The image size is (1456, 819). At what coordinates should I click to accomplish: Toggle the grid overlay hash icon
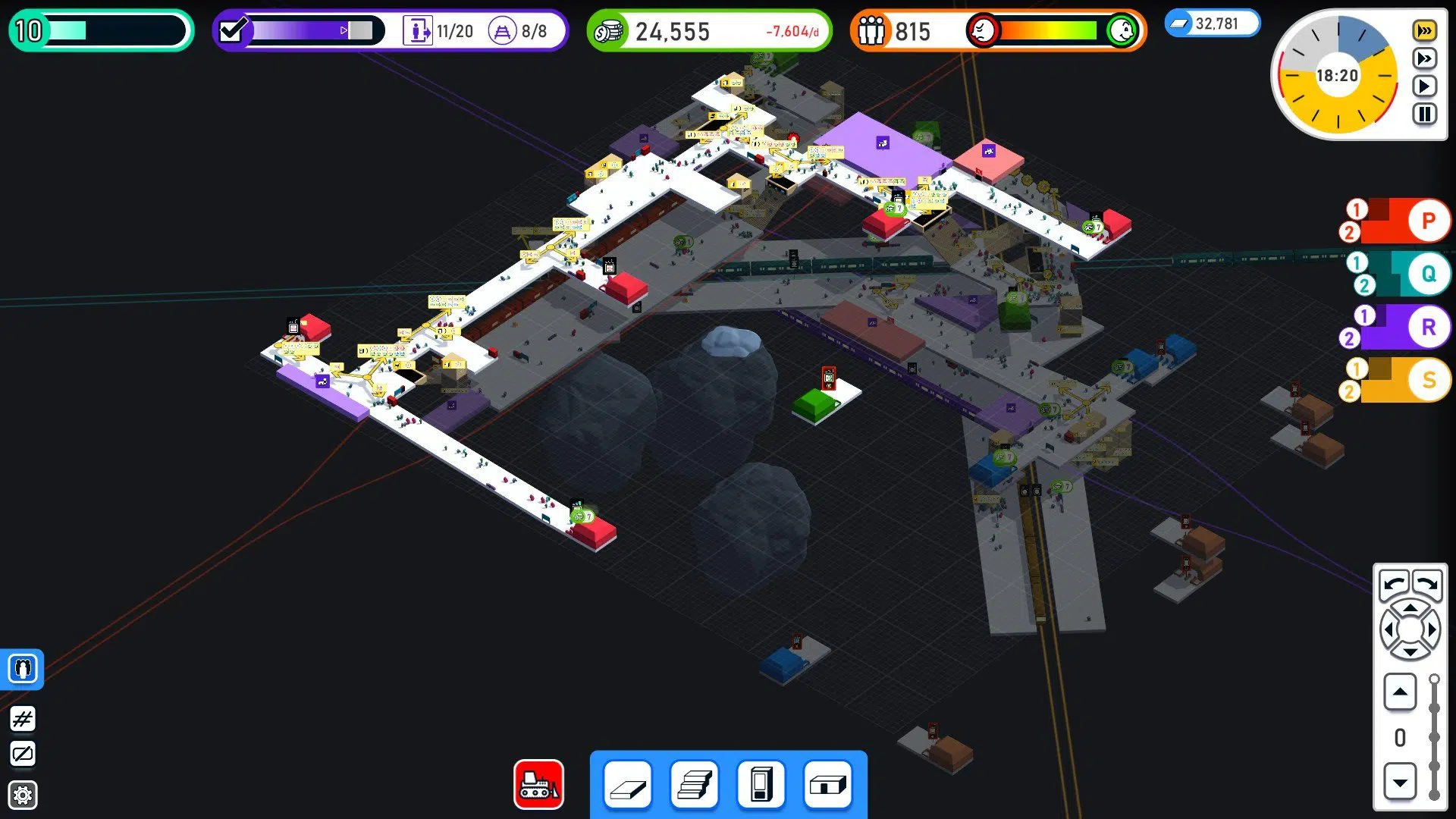pos(23,719)
